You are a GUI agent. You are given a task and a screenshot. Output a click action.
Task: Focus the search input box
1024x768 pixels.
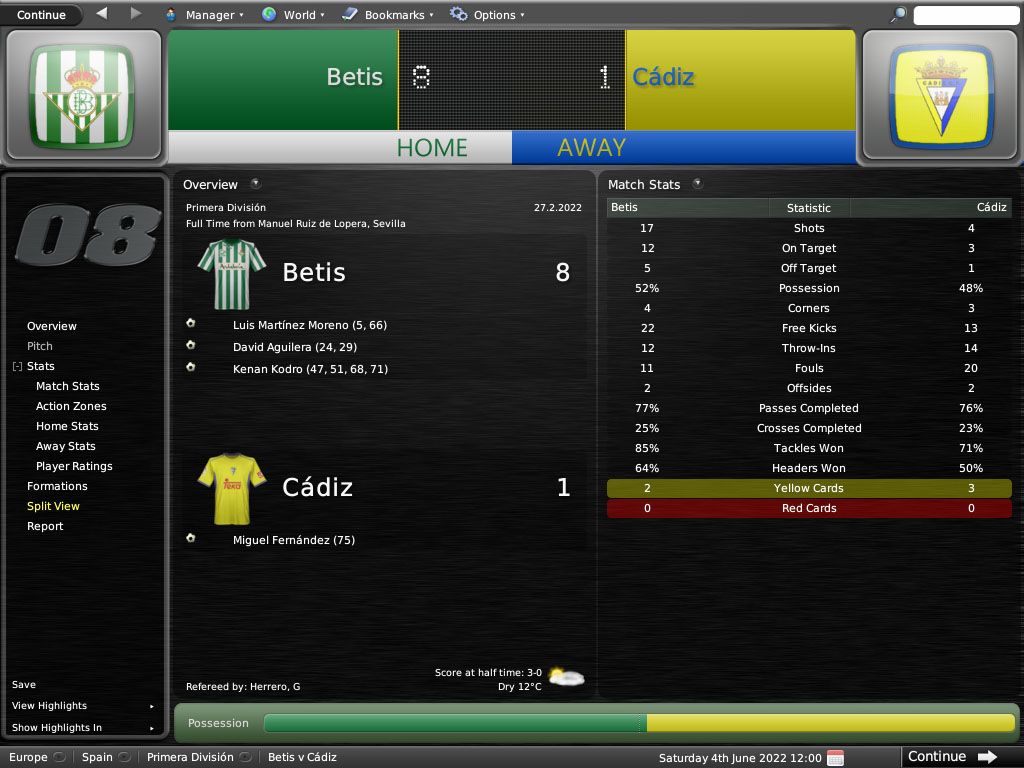965,15
